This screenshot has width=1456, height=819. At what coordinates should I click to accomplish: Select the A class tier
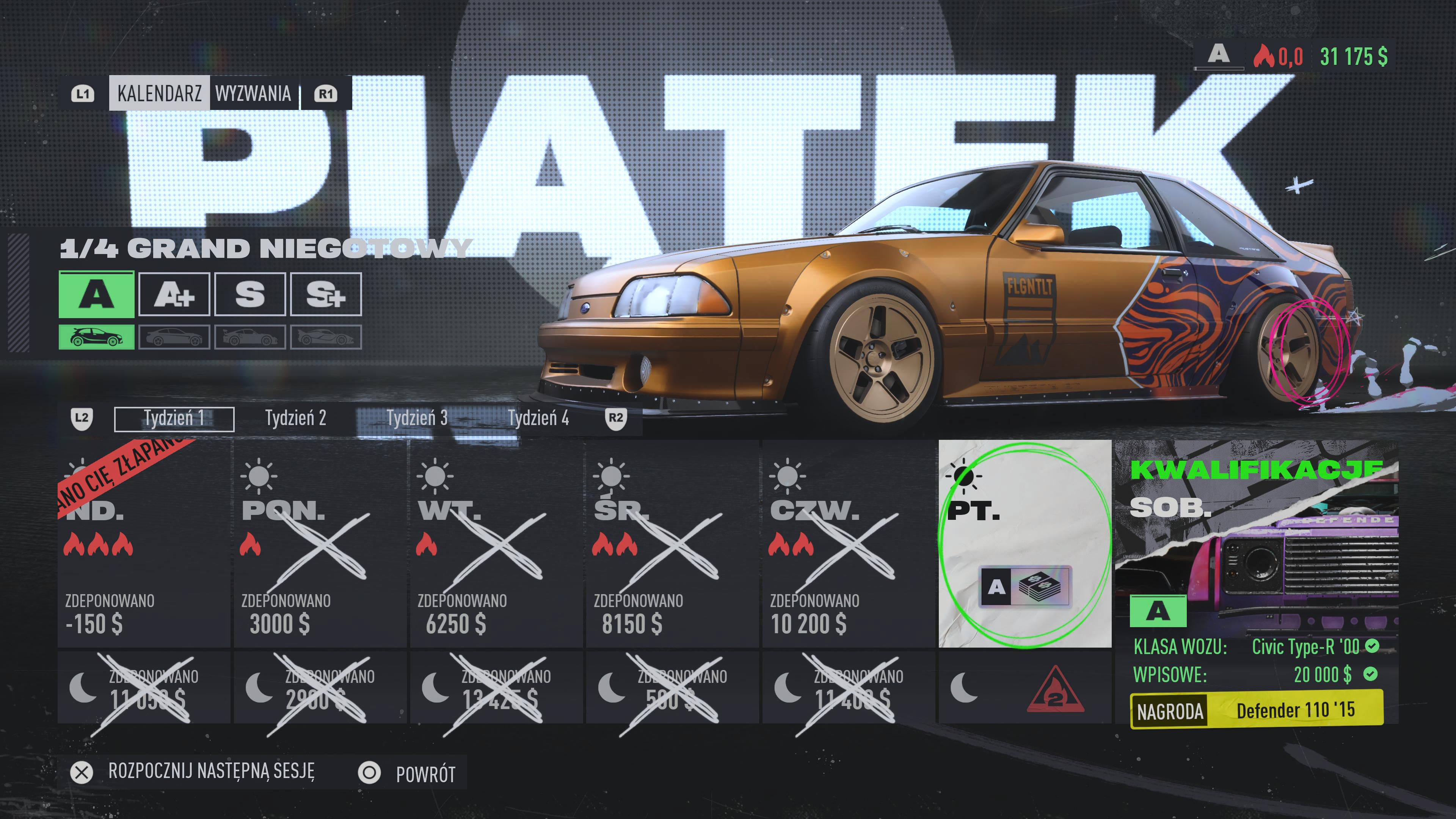tap(97, 295)
